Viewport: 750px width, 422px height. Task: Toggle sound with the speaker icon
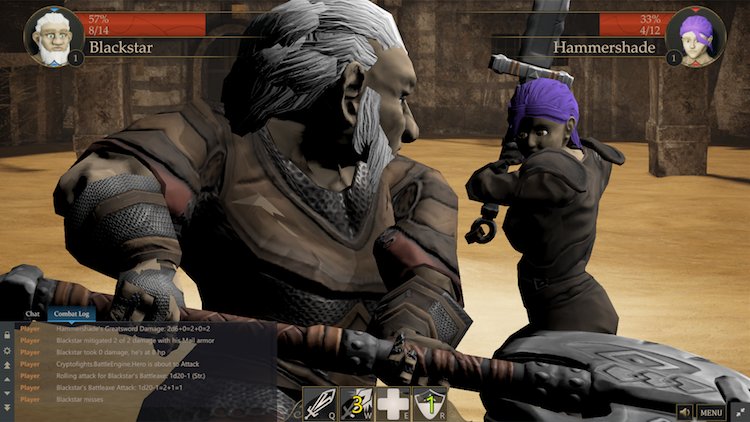[x=686, y=411]
